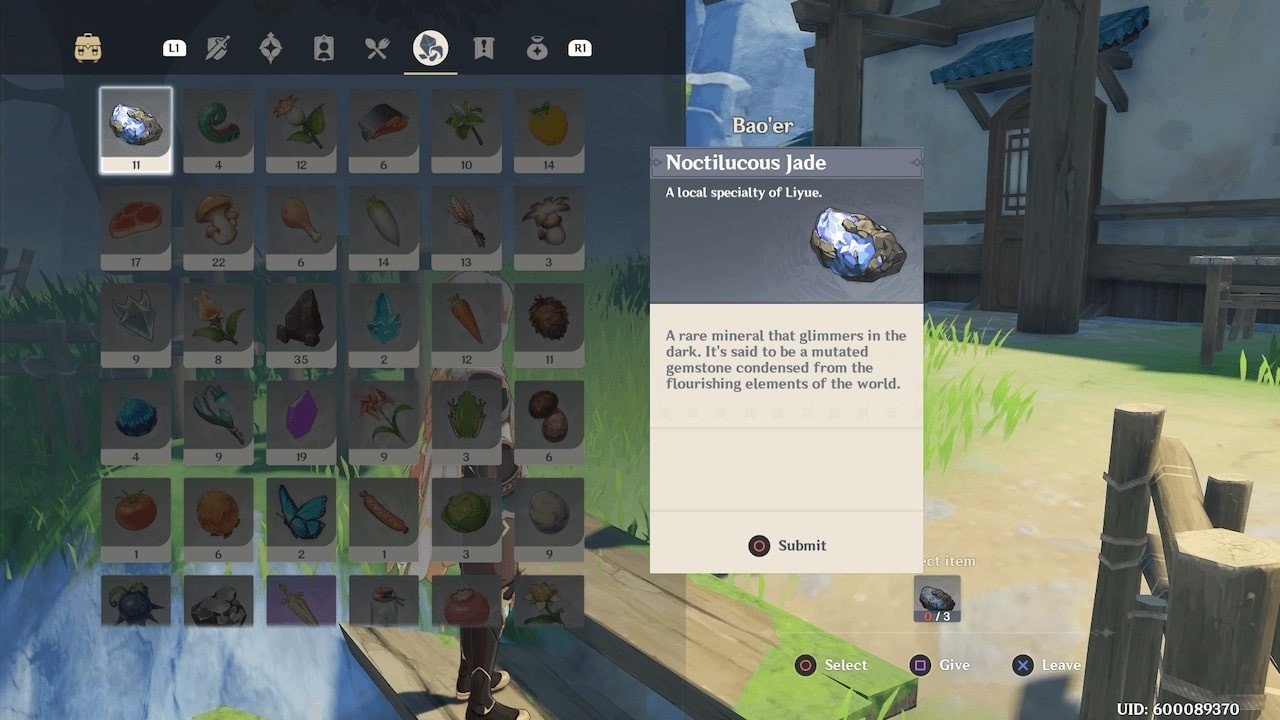
Task: Show the character development items tab
Action: pyautogui.click(x=323, y=48)
